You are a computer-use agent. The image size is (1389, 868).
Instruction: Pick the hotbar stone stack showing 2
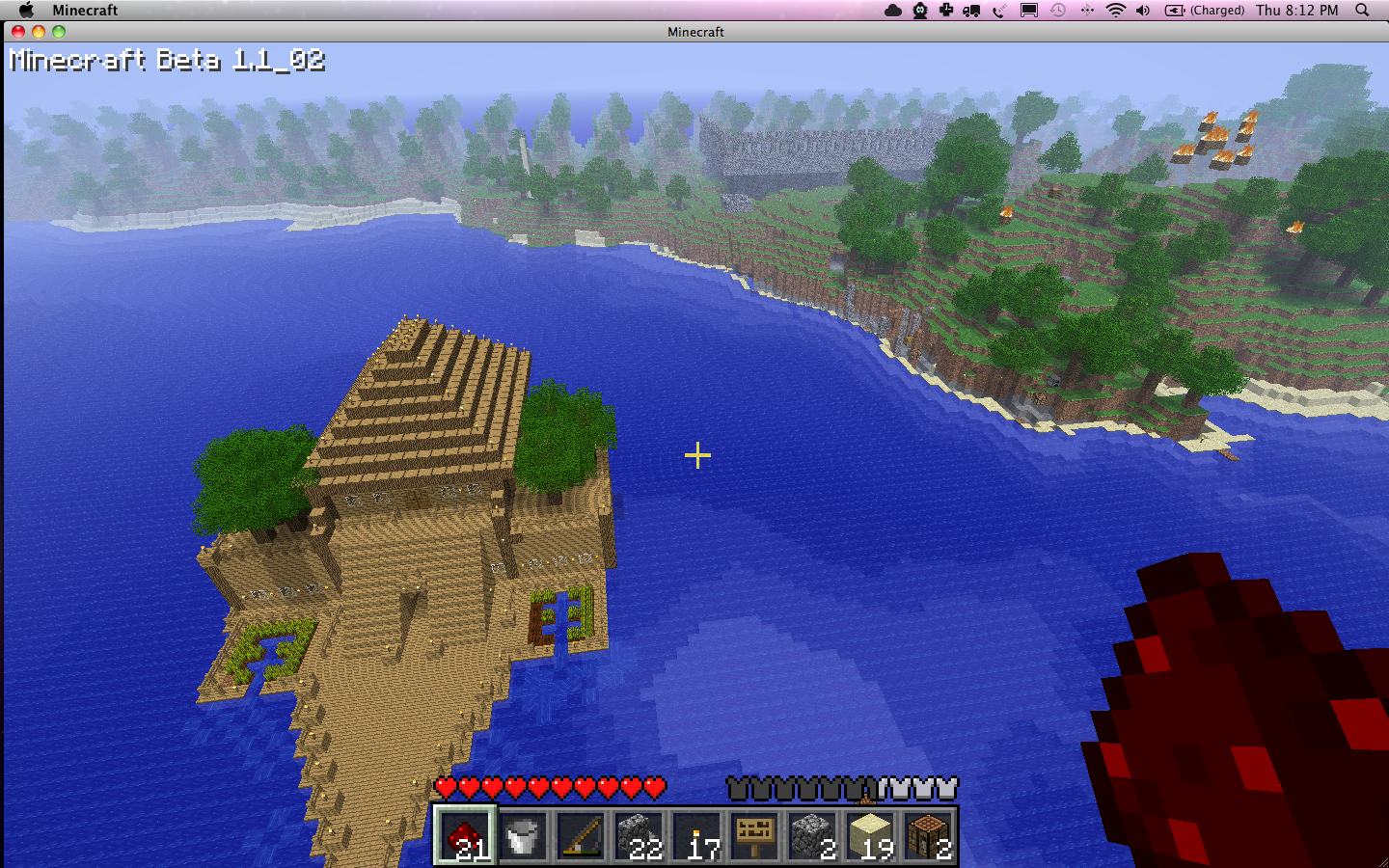click(x=812, y=835)
